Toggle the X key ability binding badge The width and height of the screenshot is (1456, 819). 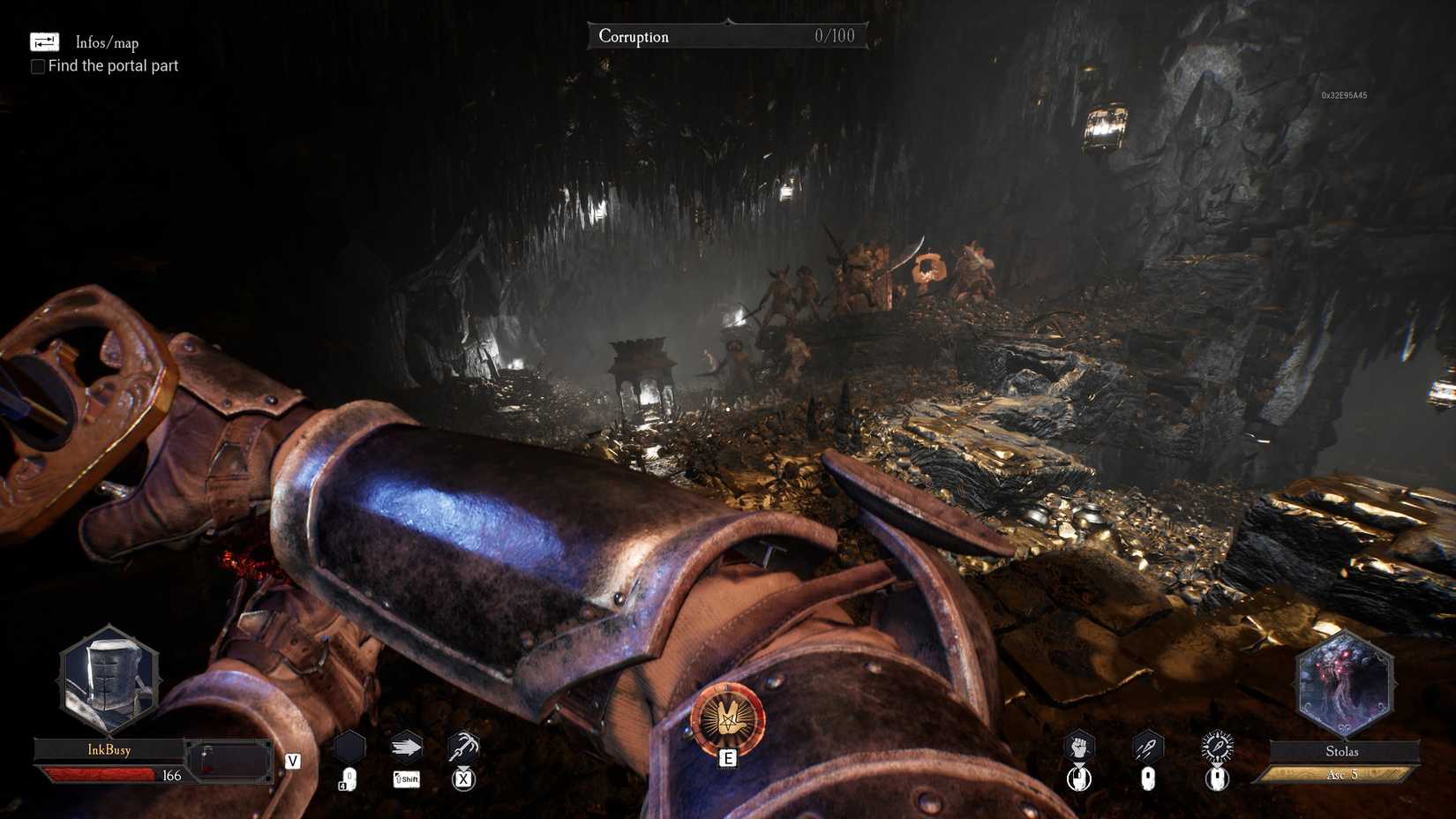pyautogui.click(x=462, y=779)
